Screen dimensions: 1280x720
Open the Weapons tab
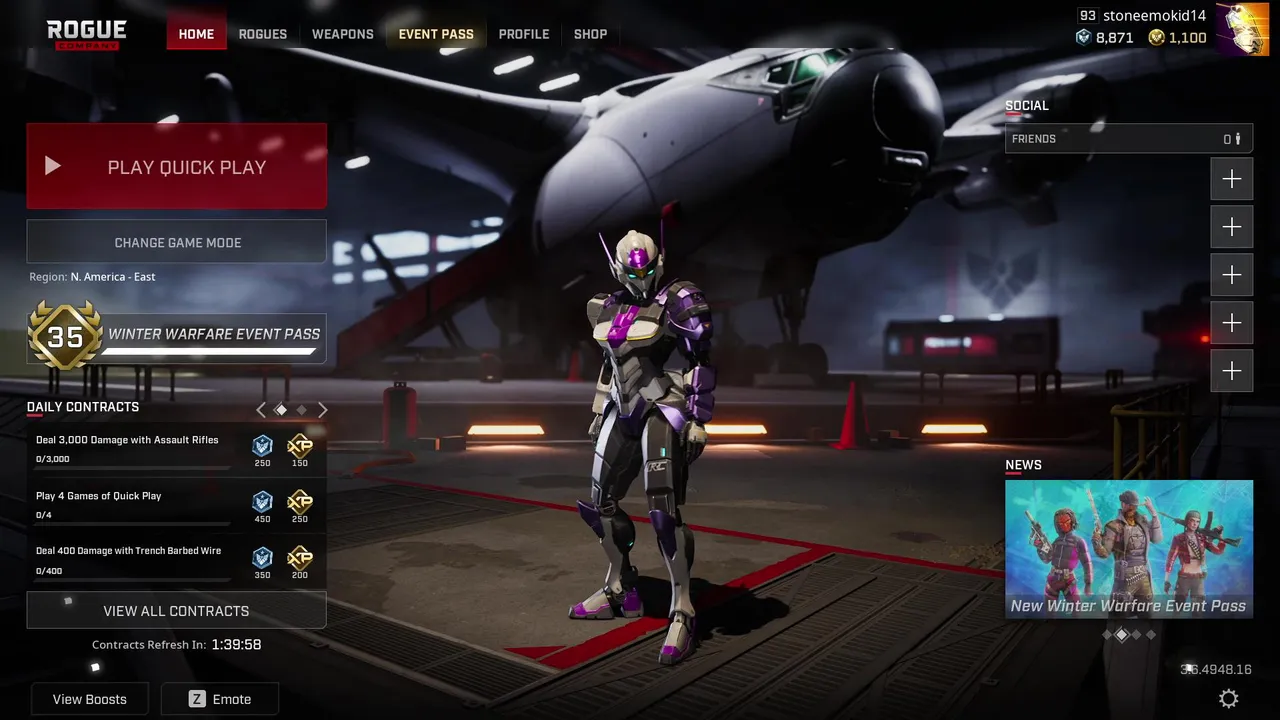342,34
